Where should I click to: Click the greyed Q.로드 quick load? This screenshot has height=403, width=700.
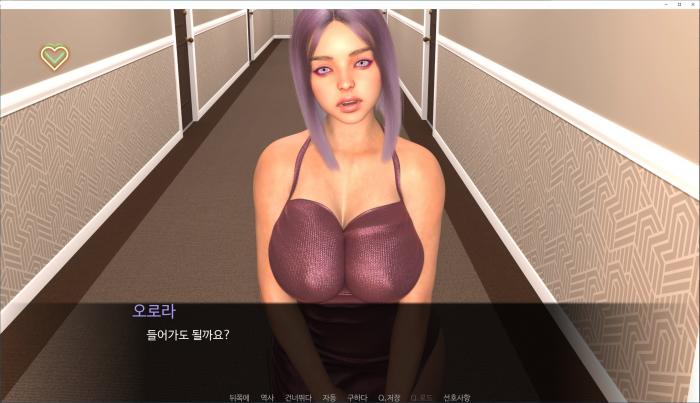(x=421, y=397)
